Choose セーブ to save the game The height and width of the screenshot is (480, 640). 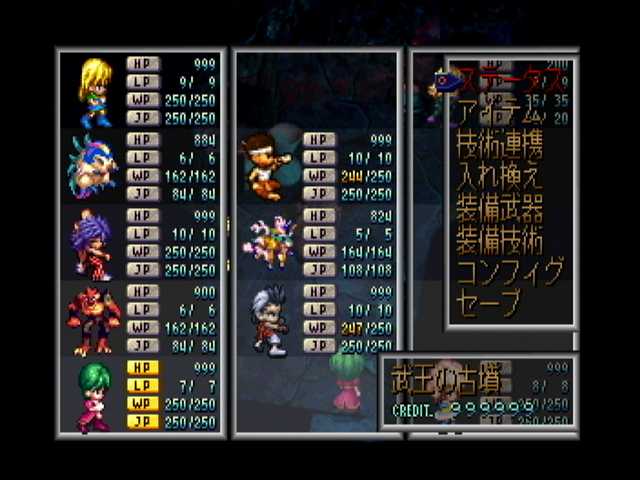[489, 303]
